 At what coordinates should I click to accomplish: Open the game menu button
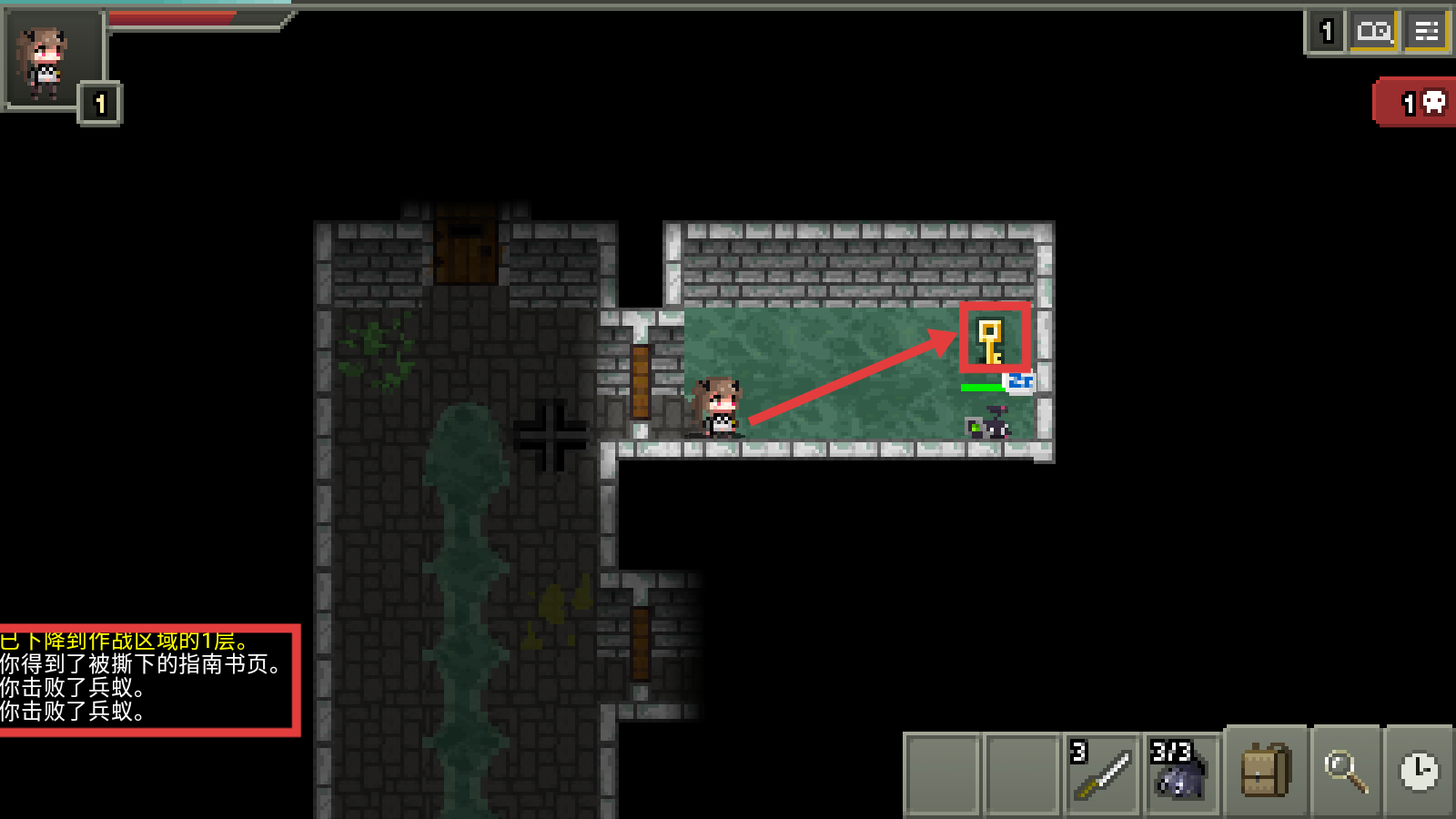1426,32
